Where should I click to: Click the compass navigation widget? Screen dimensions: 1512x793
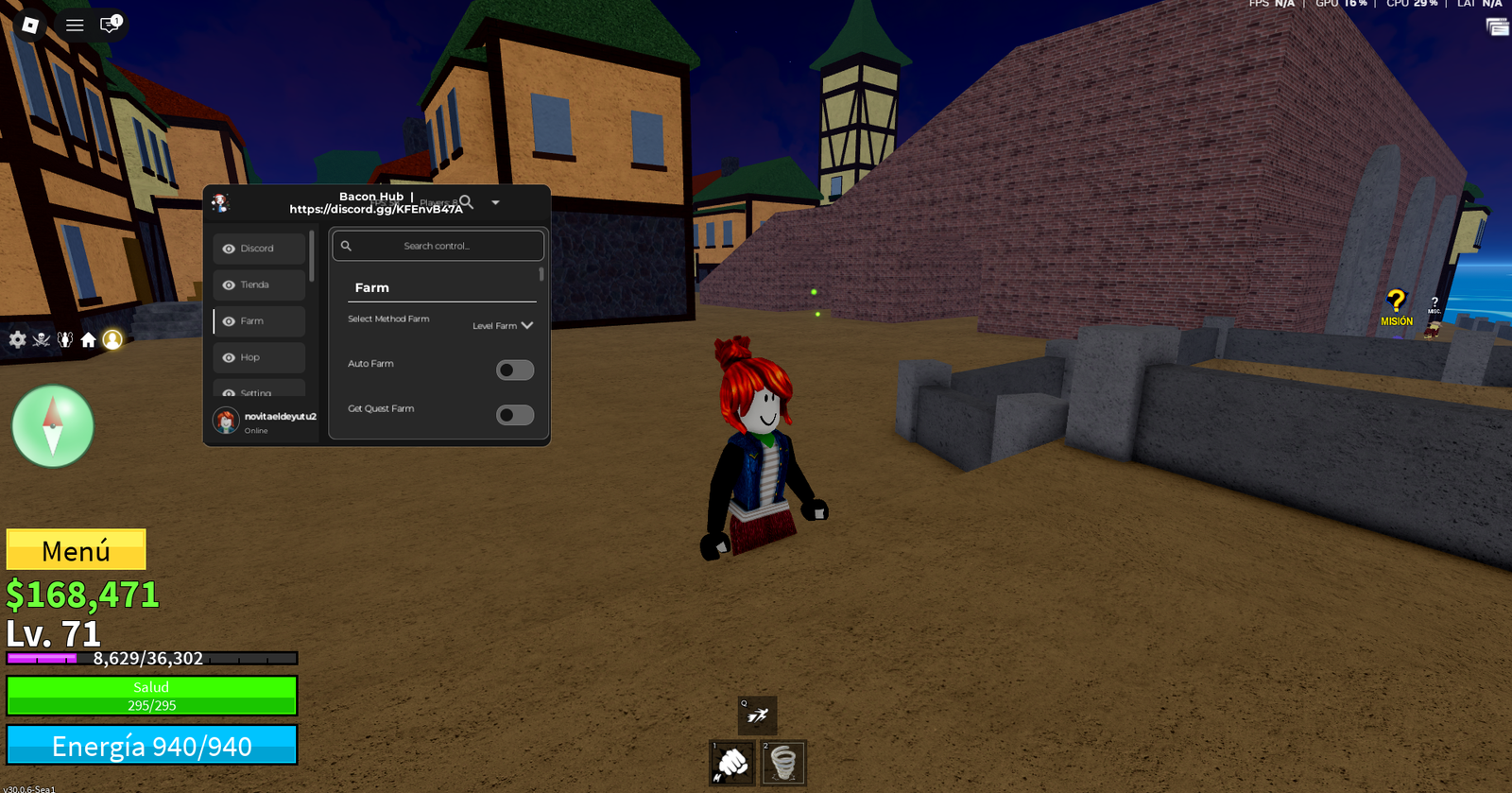pos(52,427)
